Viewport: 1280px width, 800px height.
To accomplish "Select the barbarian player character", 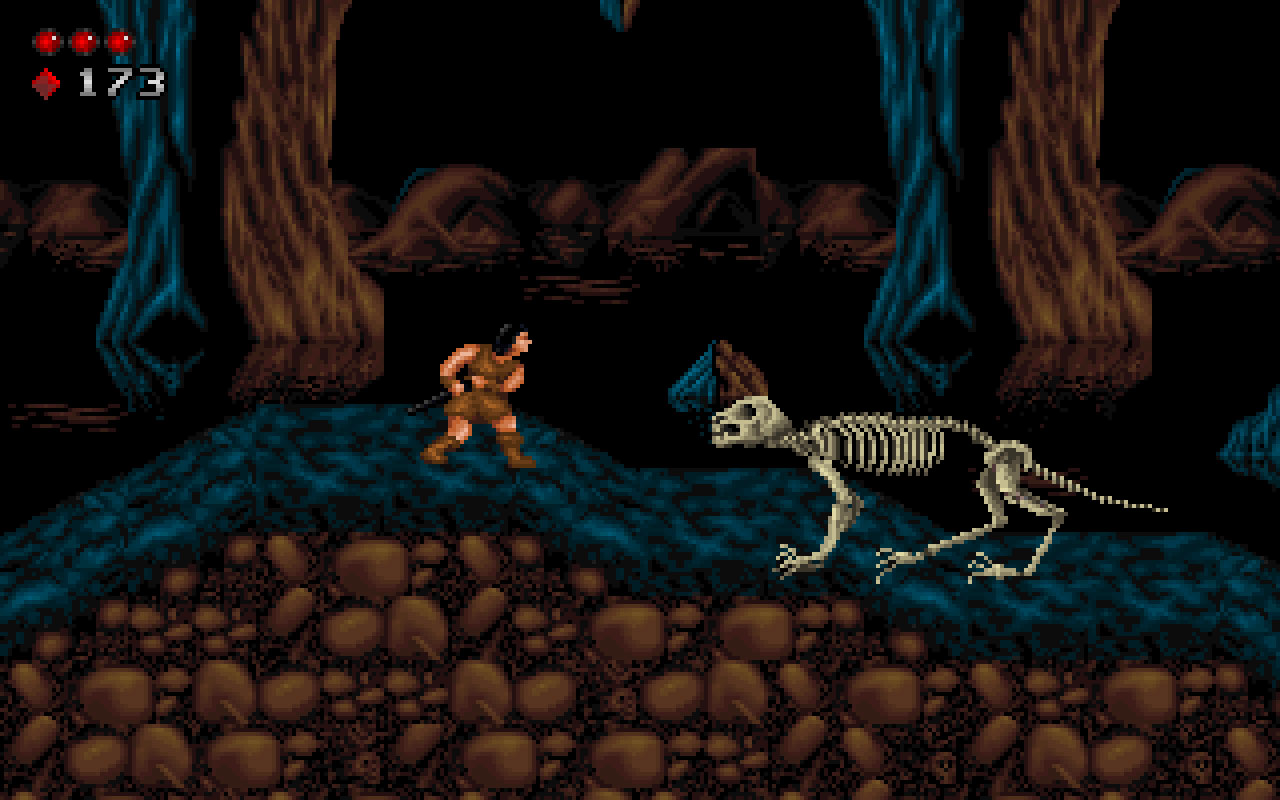I will [x=480, y=400].
